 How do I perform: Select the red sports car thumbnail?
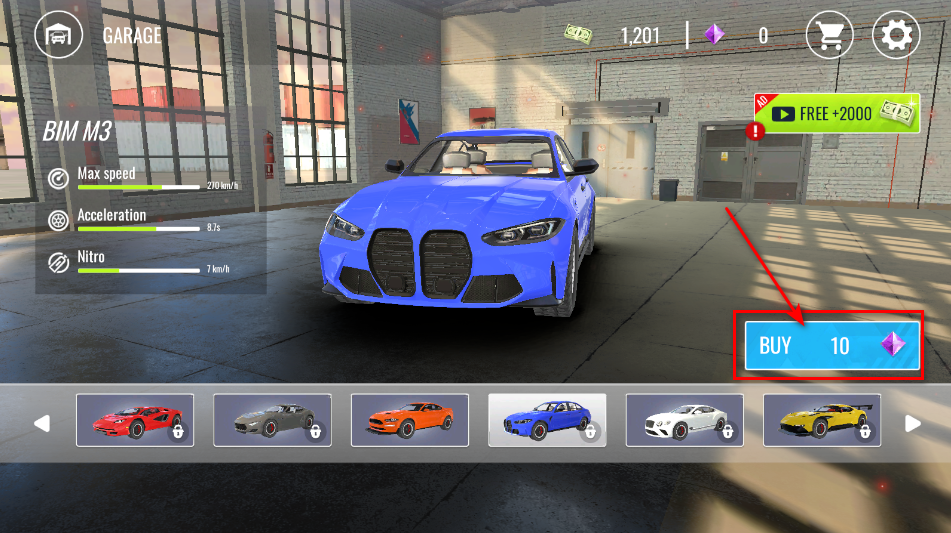point(135,420)
